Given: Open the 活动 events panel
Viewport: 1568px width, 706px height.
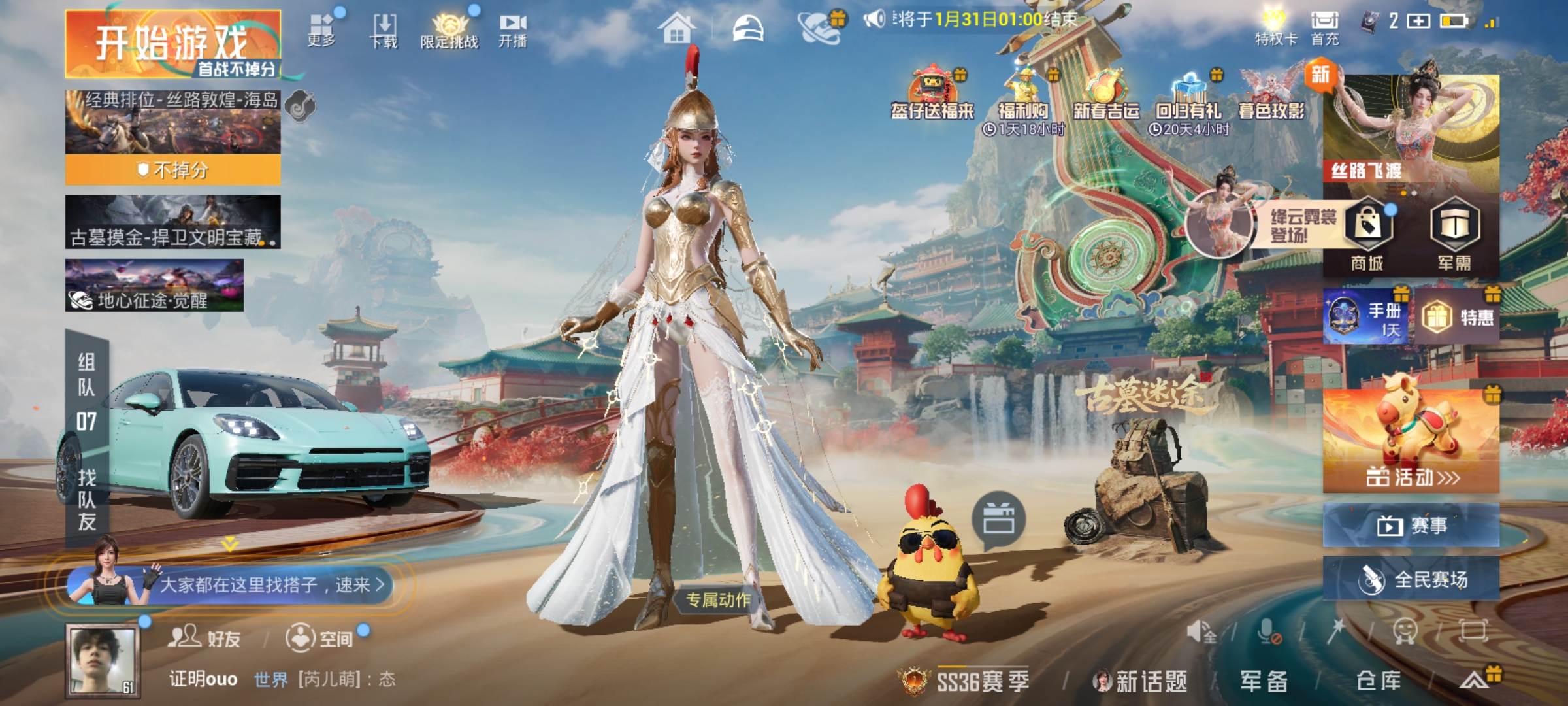Looking at the screenshot, I should [1411, 441].
